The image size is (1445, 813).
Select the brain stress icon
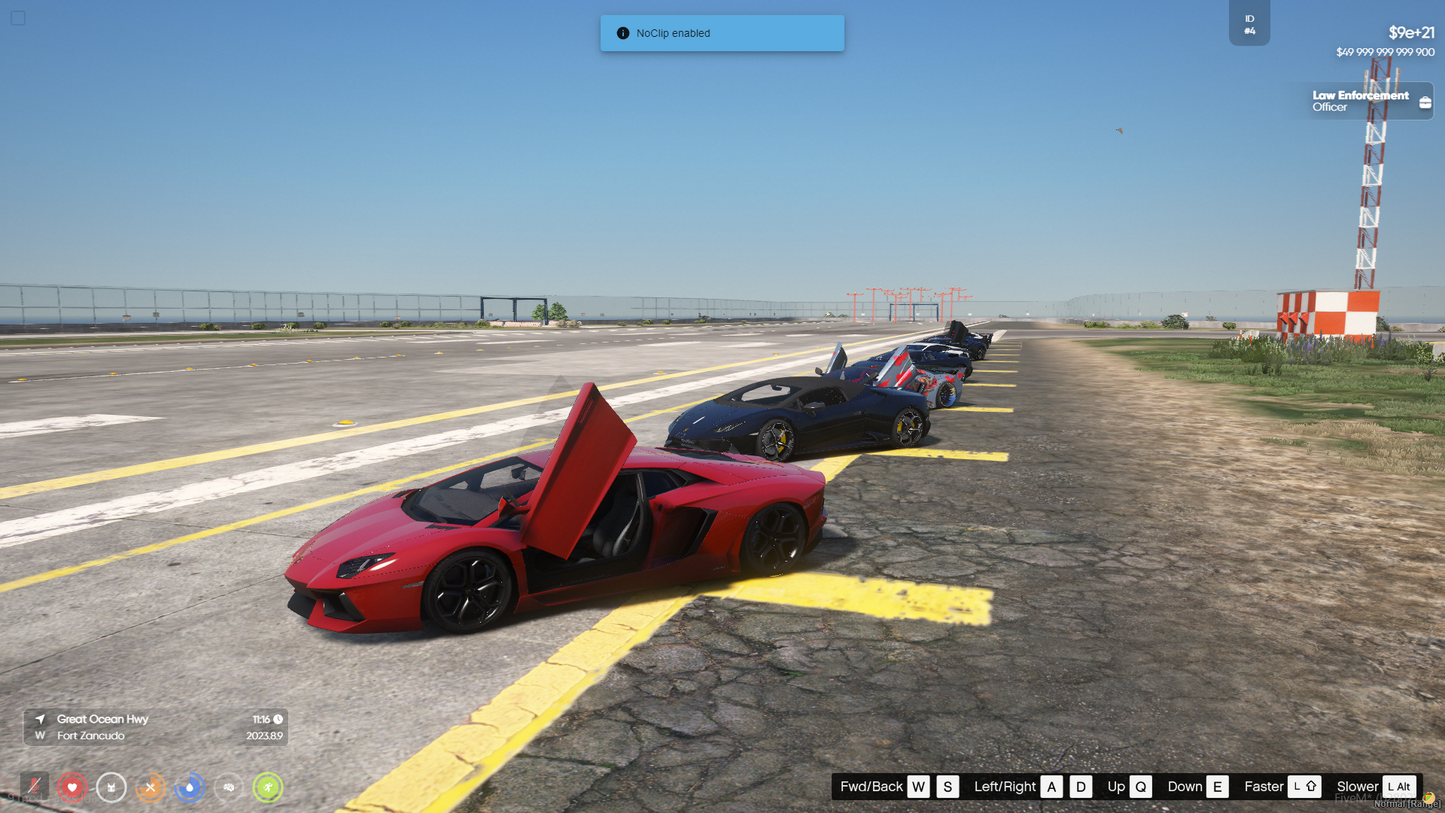pyautogui.click(x=228, y=787)
